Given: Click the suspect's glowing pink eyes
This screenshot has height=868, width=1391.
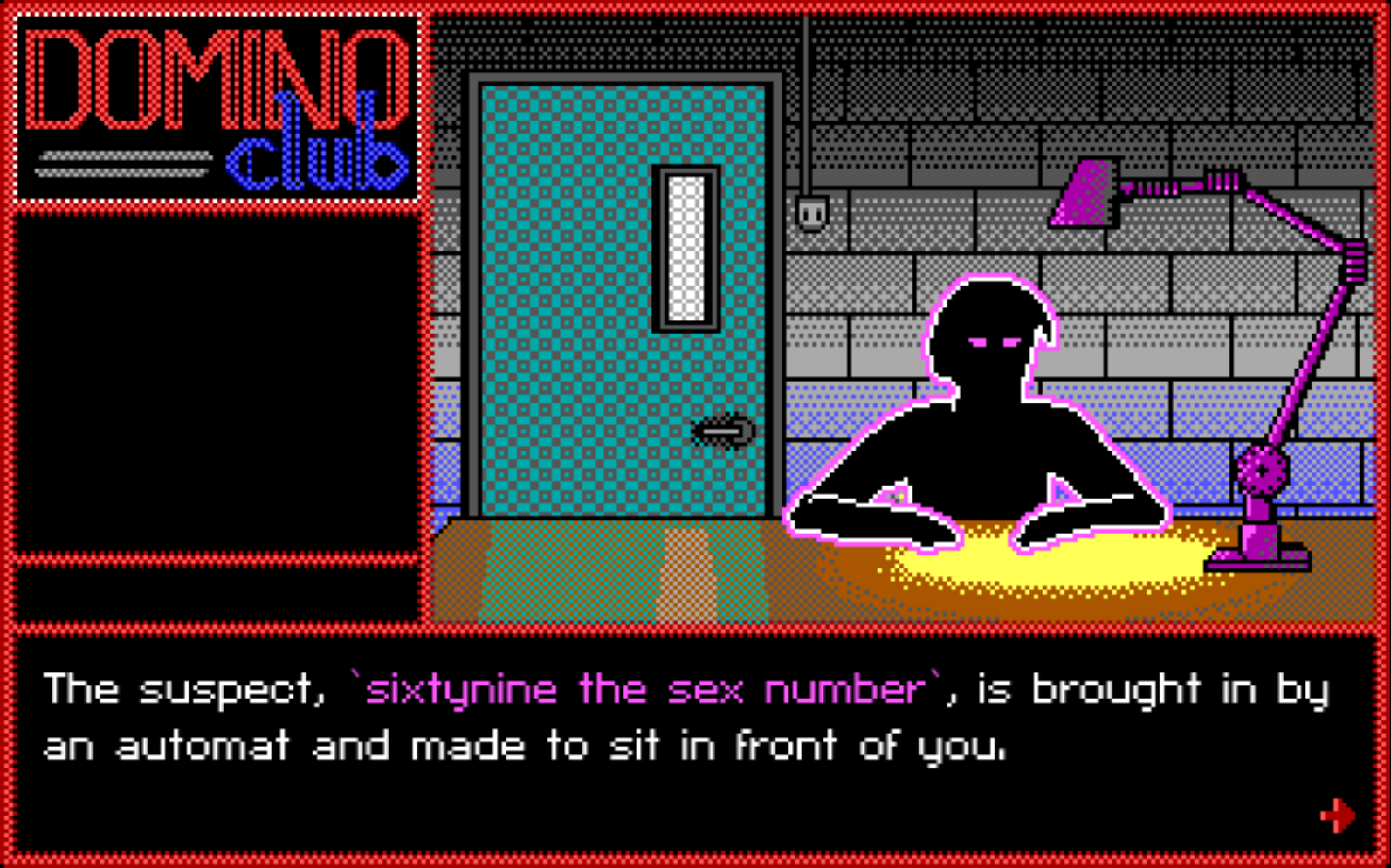Looking at the screenshot, I should coord(994,342).
